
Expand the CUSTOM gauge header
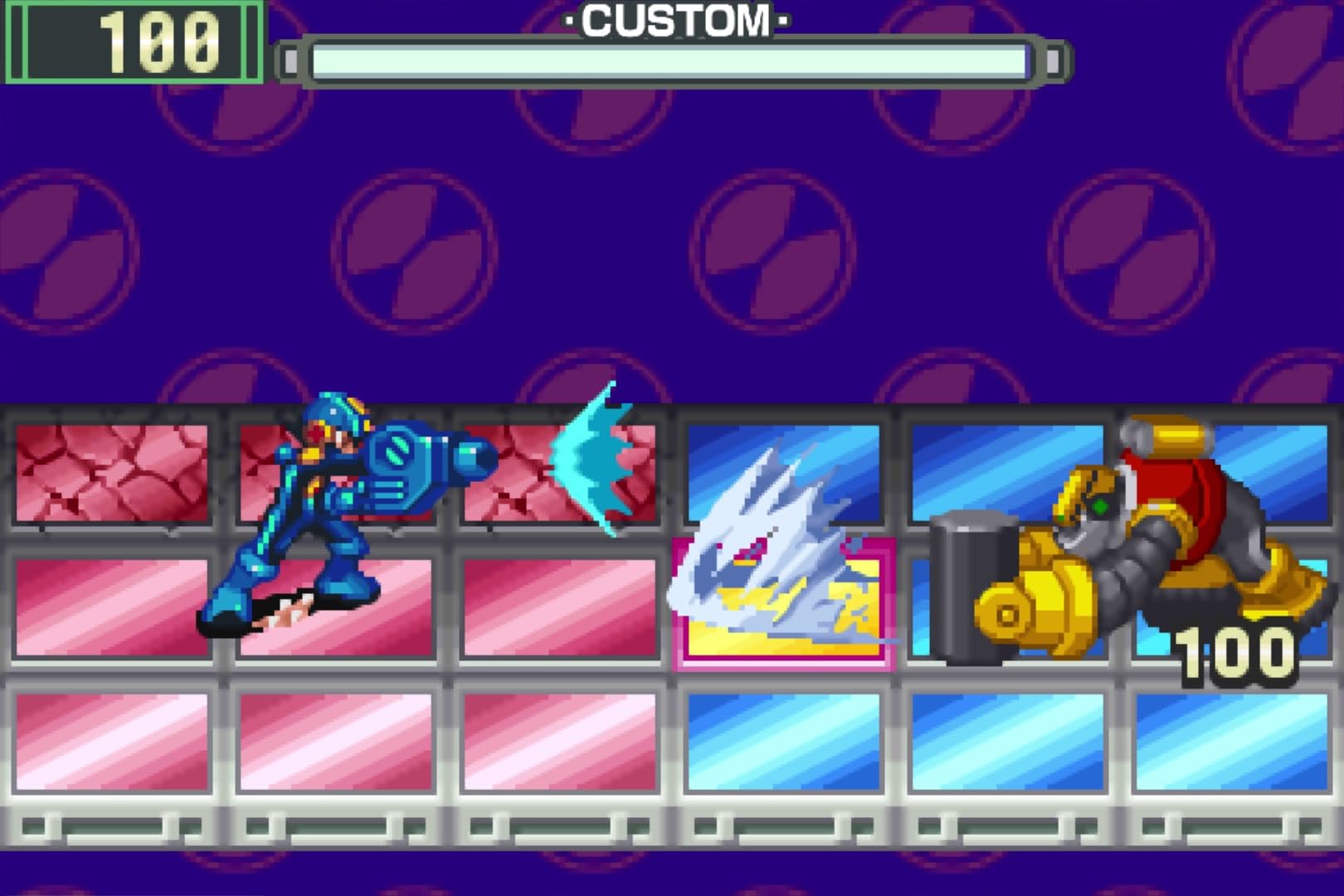point(672,21)
